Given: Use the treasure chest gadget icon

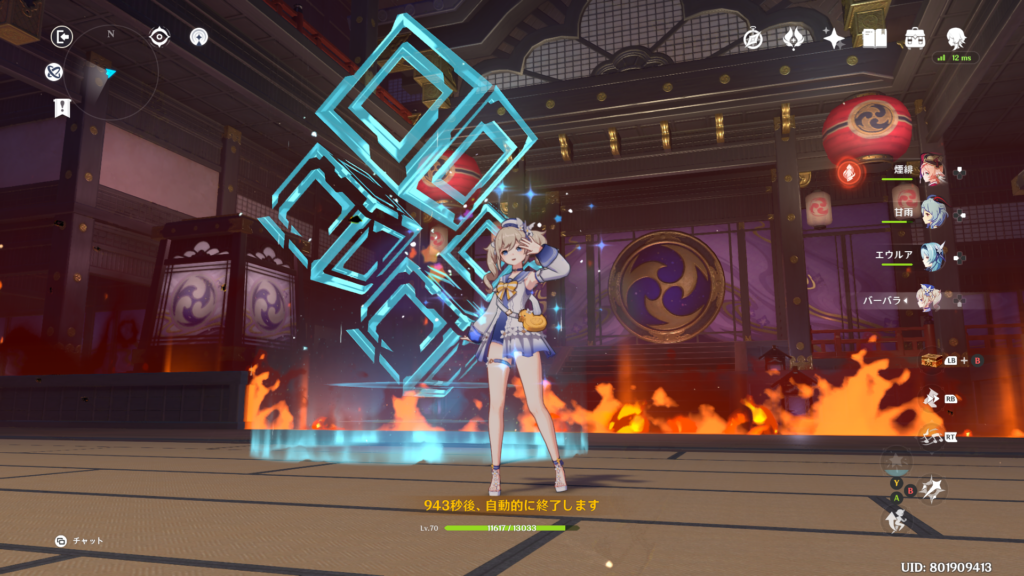Looking at the screenshot, I should coord(932,360).
